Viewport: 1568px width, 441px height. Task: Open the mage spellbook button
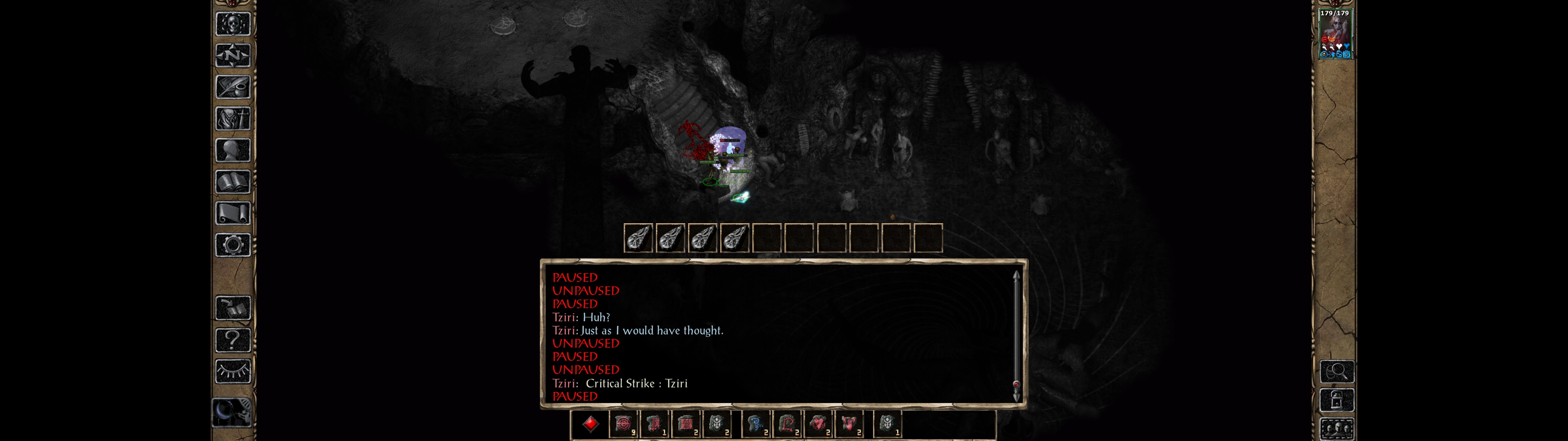point(232,182)
